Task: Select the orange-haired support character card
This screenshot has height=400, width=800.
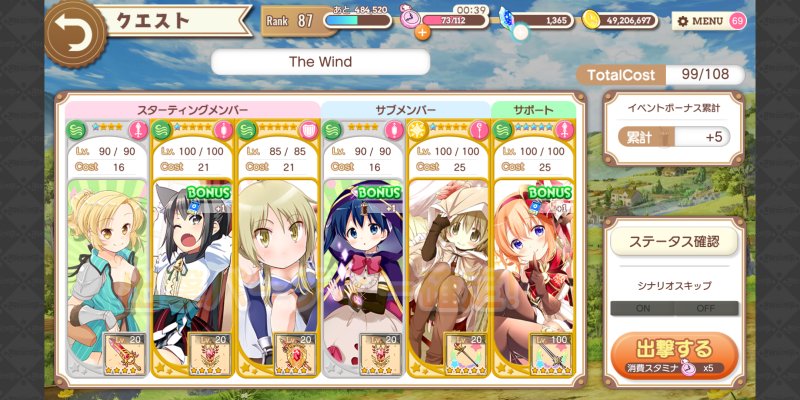Action: (x=534, y=260)
